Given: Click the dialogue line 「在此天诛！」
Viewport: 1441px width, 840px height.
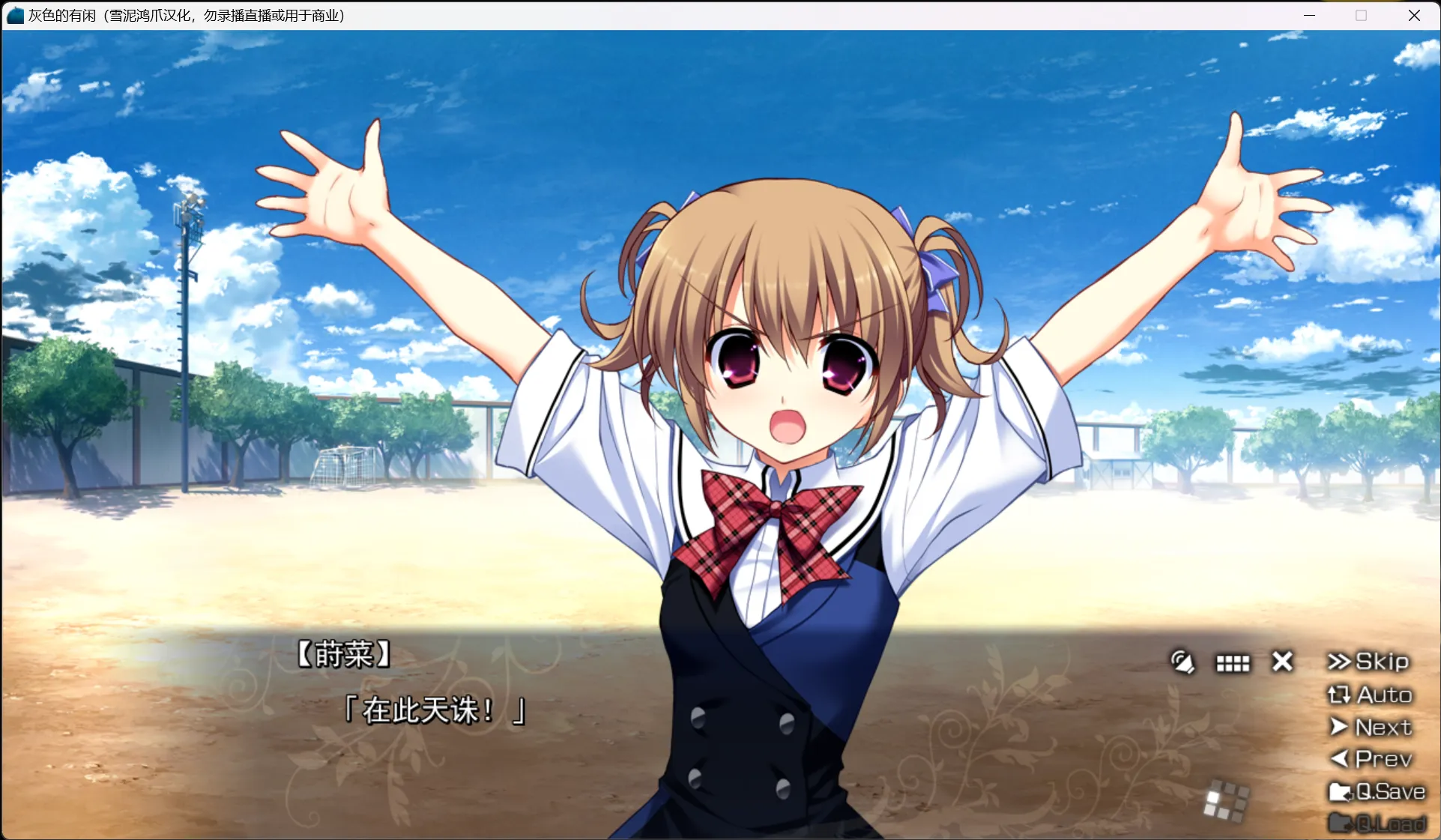Looking at the screenshot, I should click(x=435, y=710).
